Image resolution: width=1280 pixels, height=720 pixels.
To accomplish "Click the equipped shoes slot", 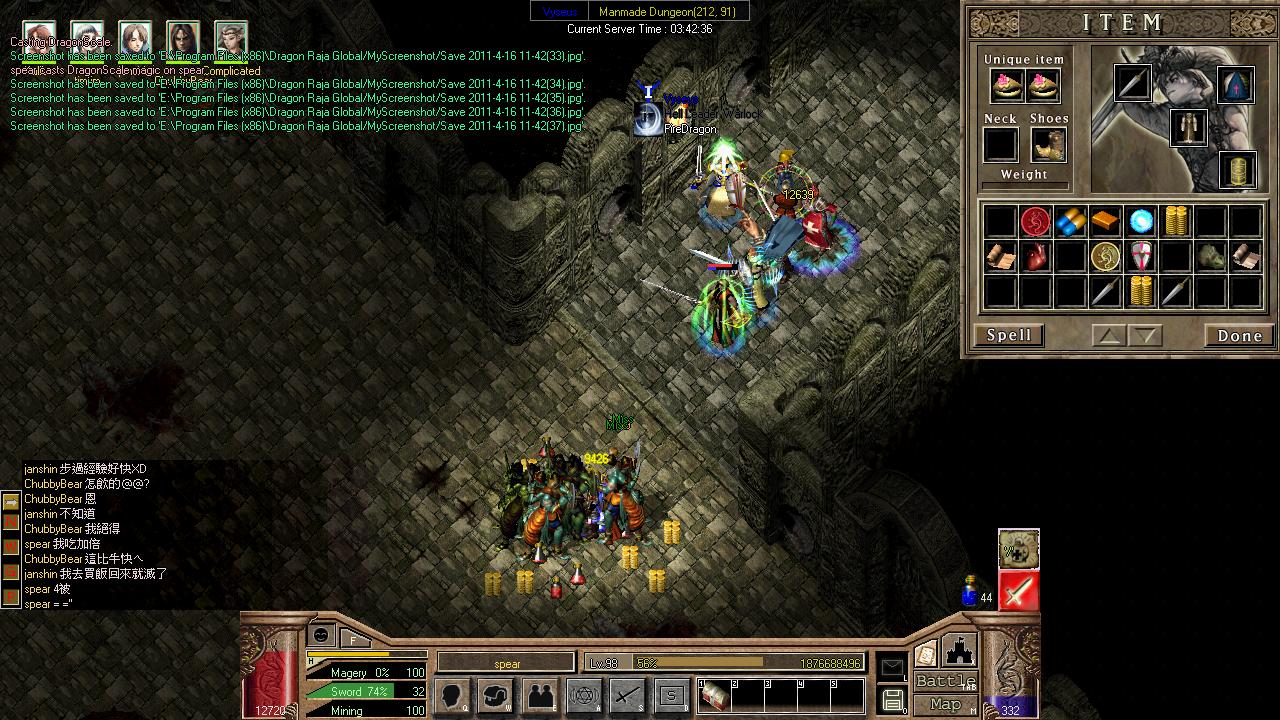I will pos(1048,146).
